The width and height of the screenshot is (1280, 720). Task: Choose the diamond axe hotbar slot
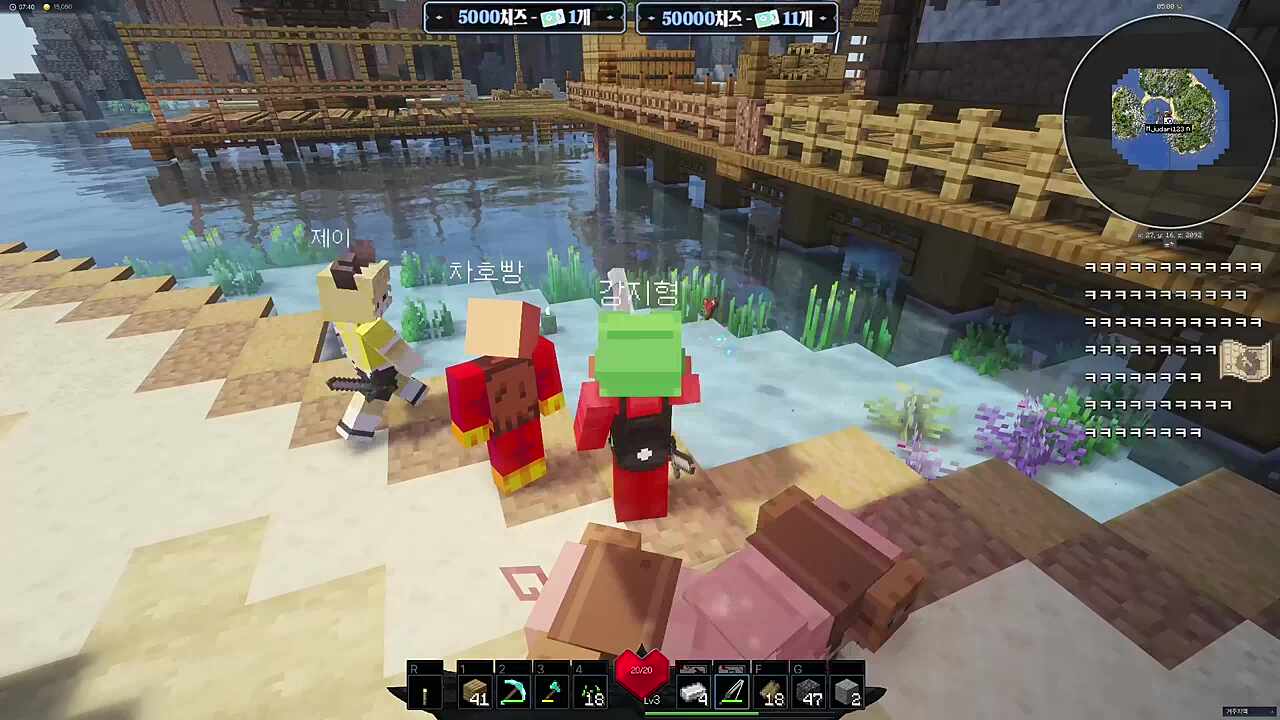(x=551, y=692)
